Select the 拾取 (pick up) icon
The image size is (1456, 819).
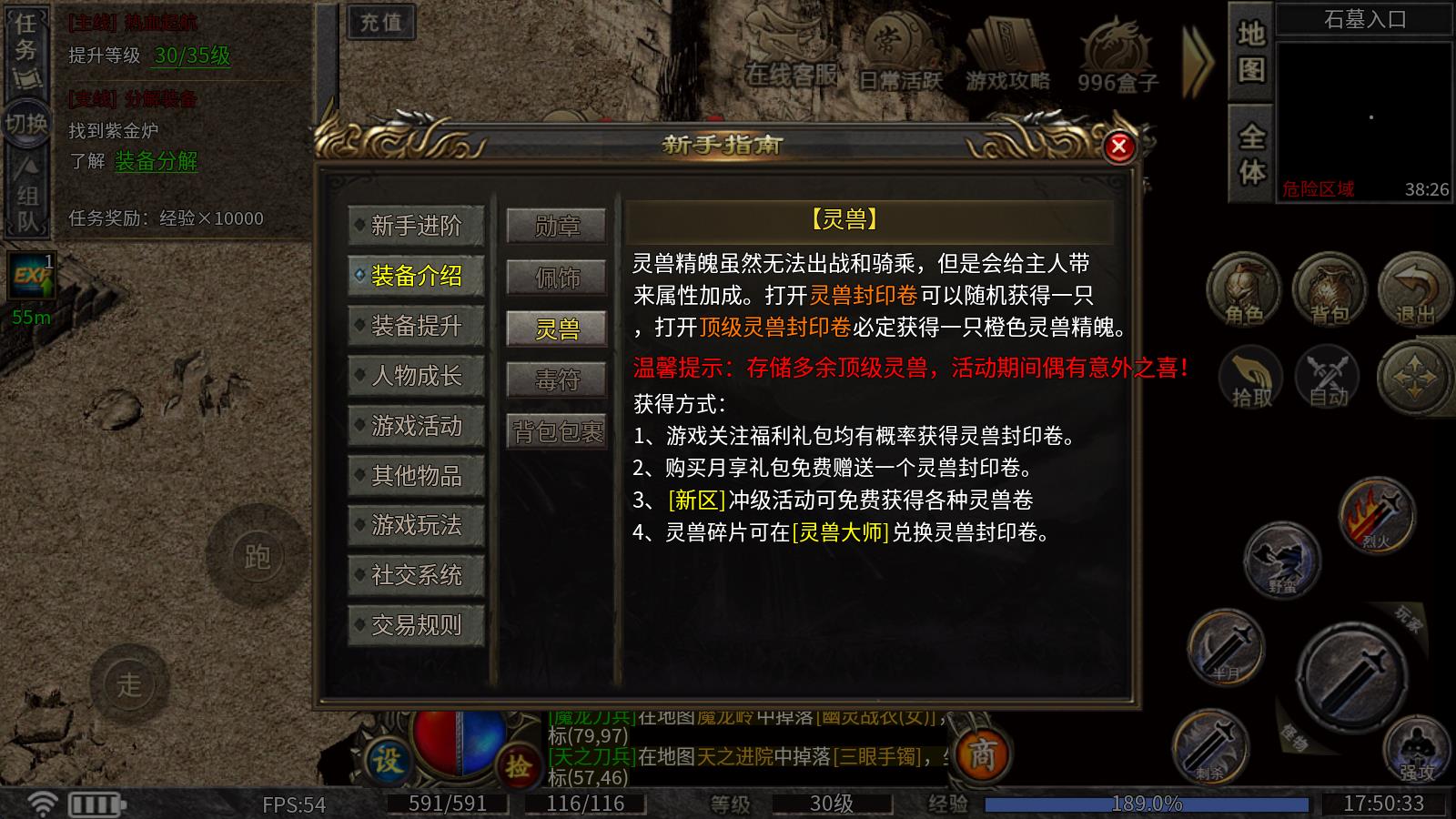1250,378
